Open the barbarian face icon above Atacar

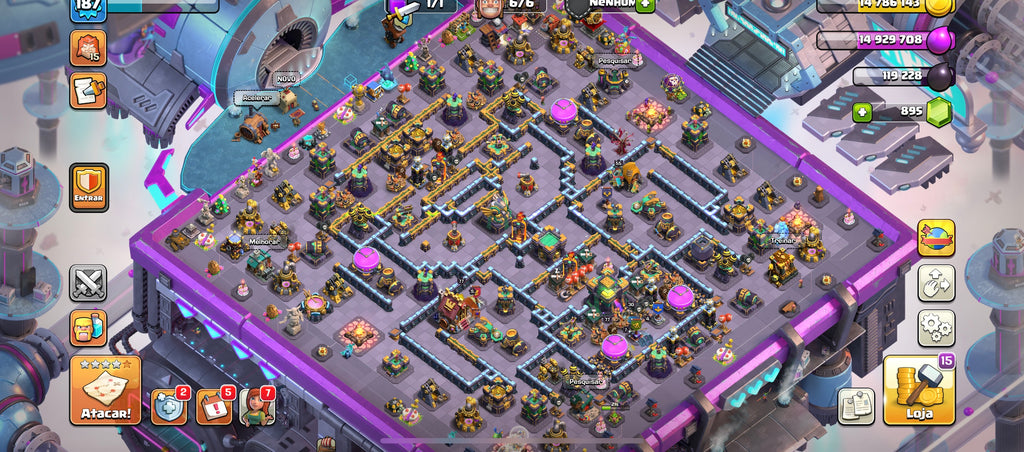[88, 328]
